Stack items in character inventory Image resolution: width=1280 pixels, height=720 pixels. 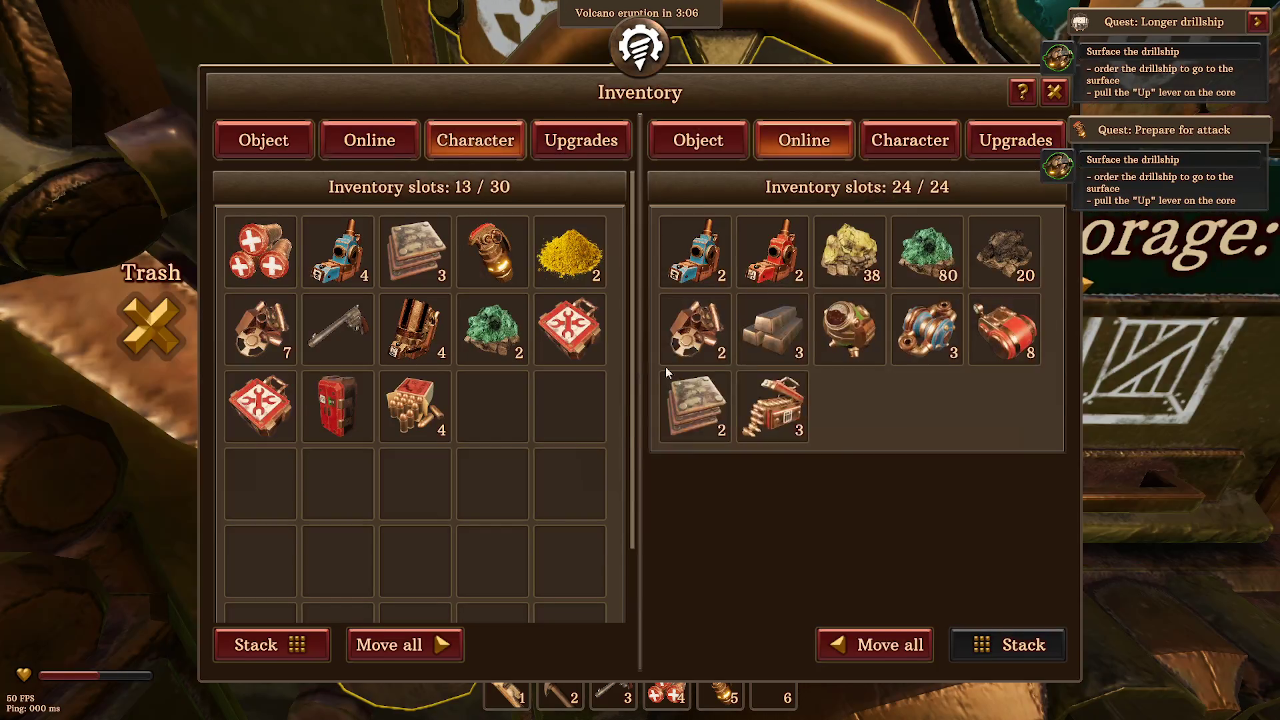pos(270,645)
